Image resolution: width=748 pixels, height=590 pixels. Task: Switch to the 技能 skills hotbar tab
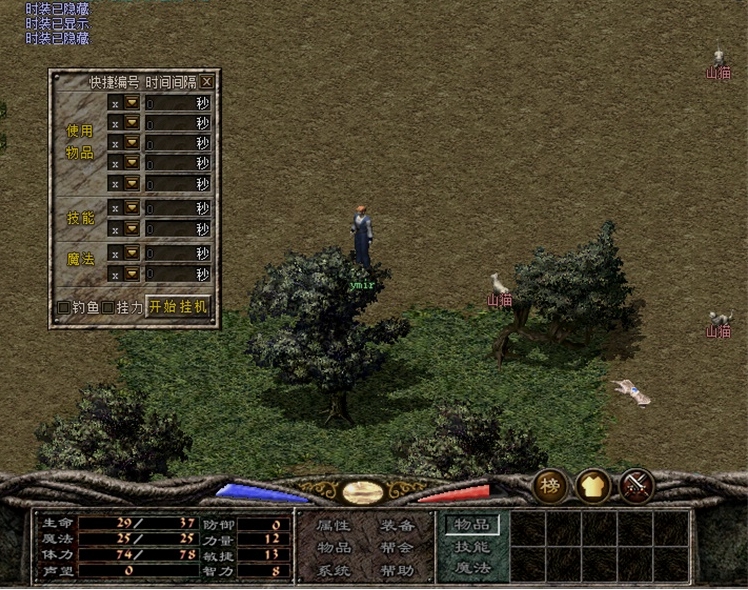[x=470, y=547]
